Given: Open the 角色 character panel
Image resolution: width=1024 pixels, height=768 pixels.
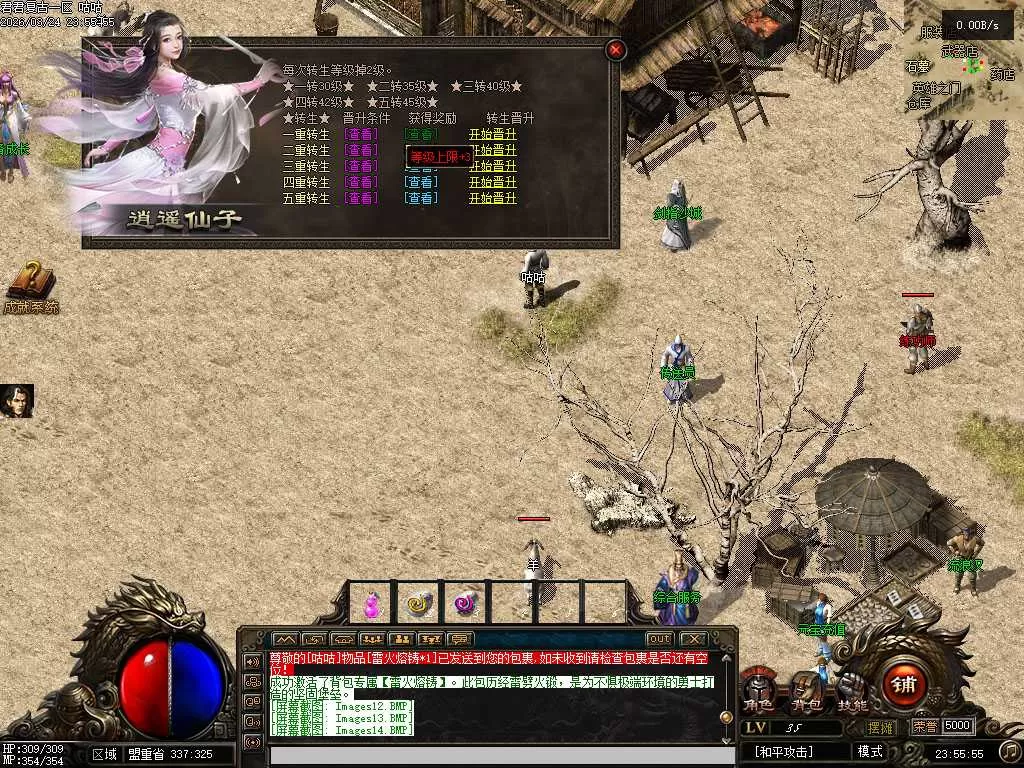Looking at the screenshot, I should [x=757, y=692].
